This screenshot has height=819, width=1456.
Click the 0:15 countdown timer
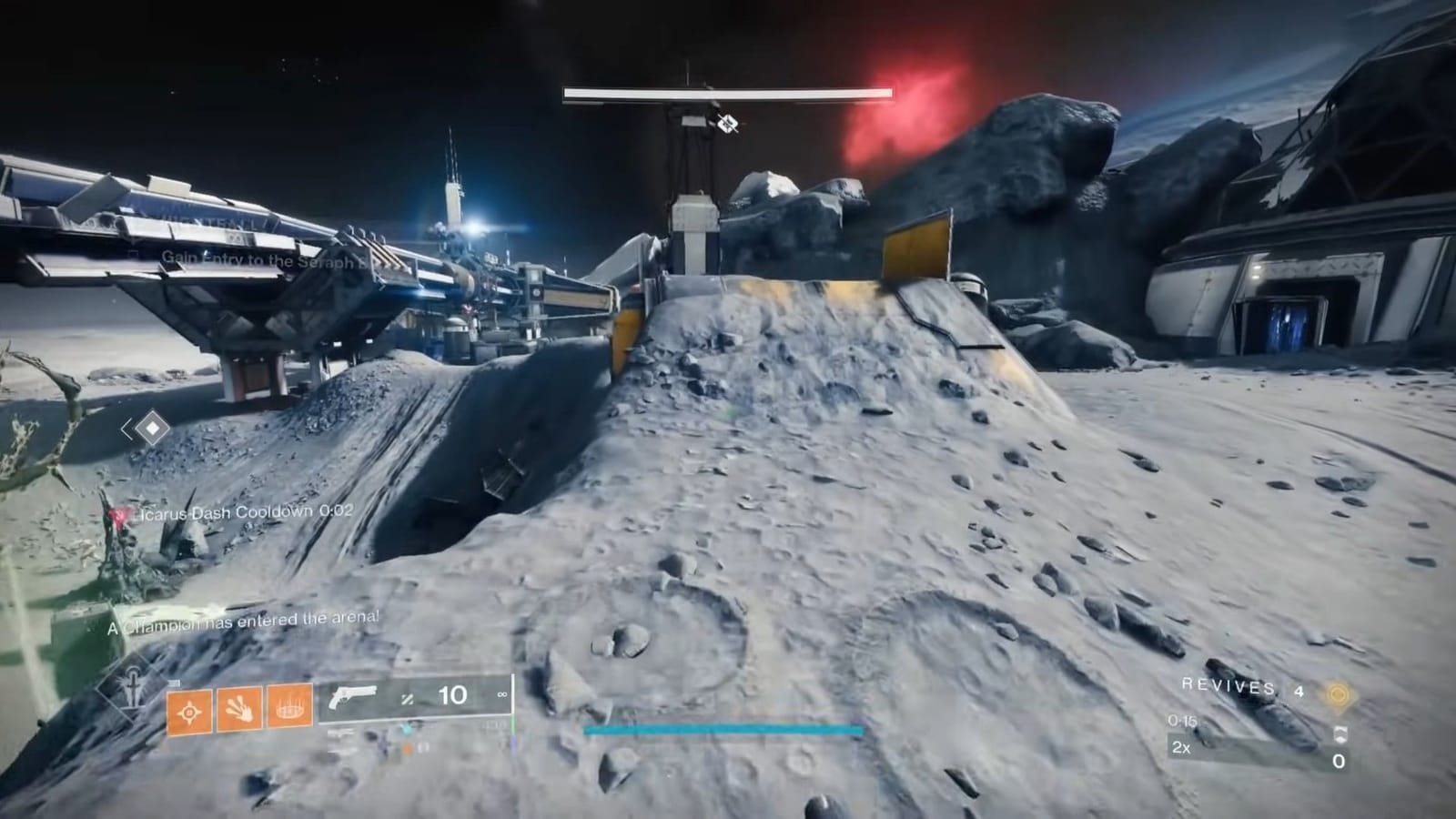click(x=1182, y=721)
